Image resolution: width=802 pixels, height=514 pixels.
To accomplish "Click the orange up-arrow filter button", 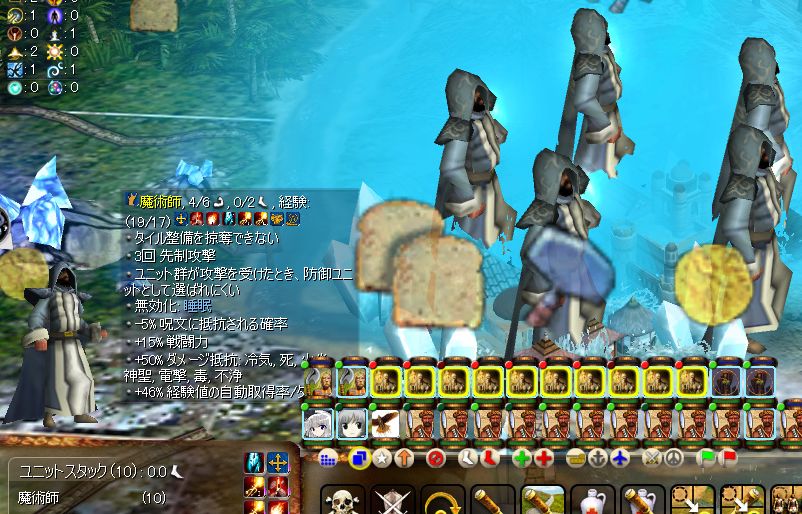I will click(403, 459).
